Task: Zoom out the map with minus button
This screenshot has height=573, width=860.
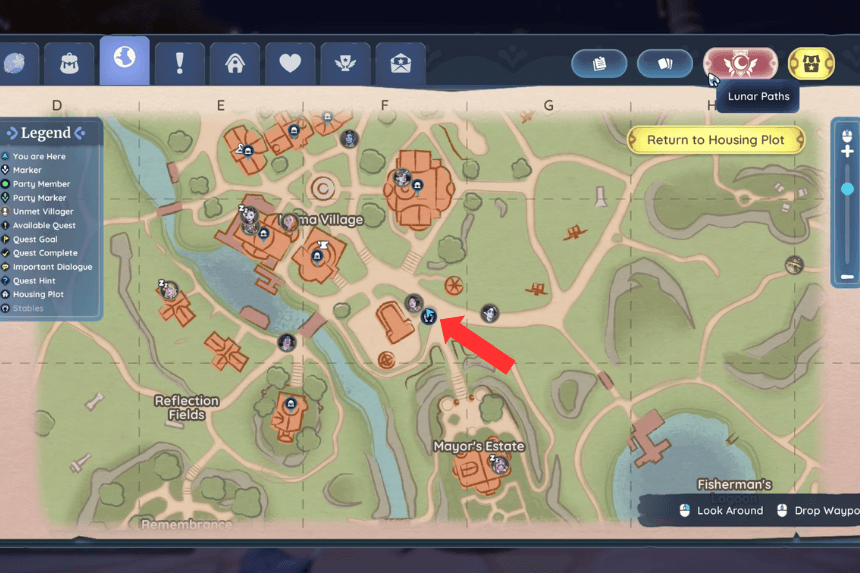Action: 848,276
